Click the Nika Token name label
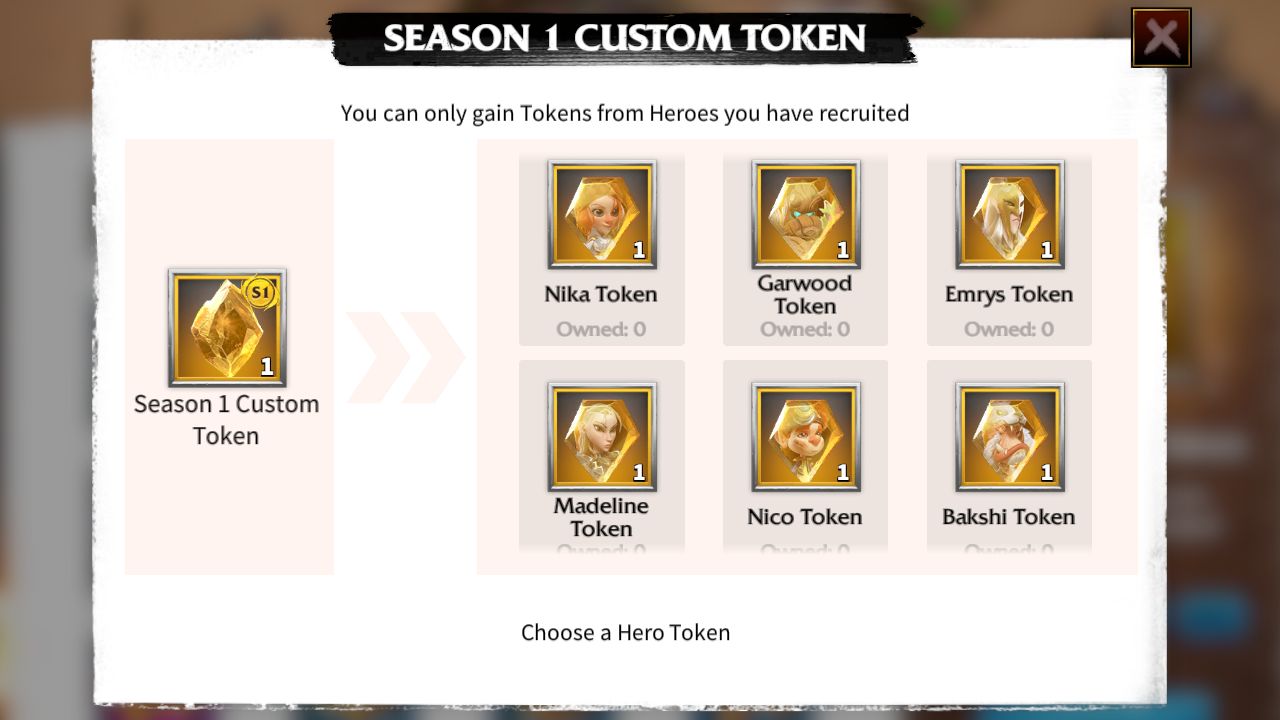Image resolution: width=1280 pixels, height=720 pixels. [601, 294]
